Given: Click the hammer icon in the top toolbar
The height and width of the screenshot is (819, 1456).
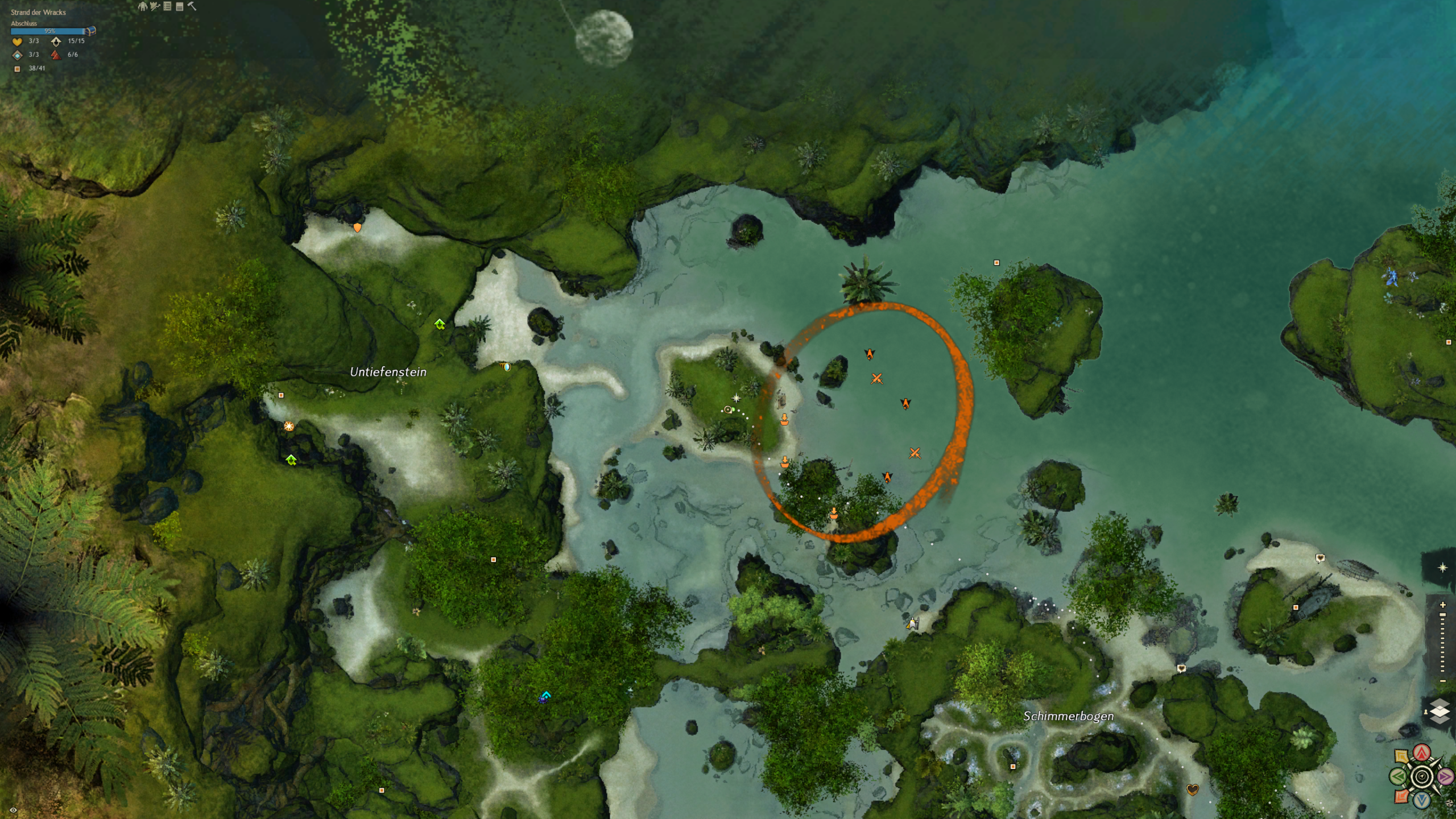Looking at the screenshot, I should tap(192, 6).
